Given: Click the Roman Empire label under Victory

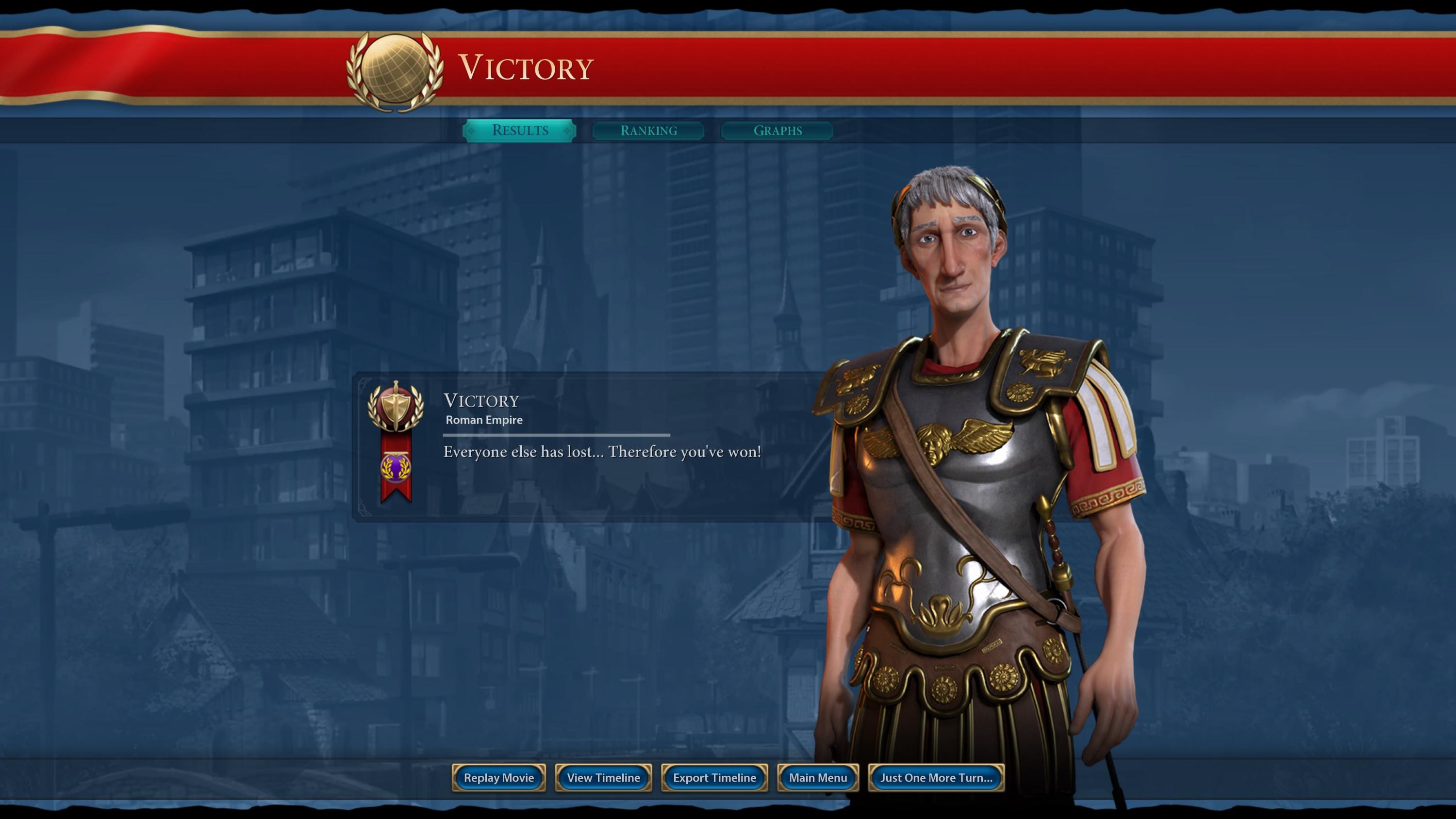Looking at the screenshot, I should [484, 420].
